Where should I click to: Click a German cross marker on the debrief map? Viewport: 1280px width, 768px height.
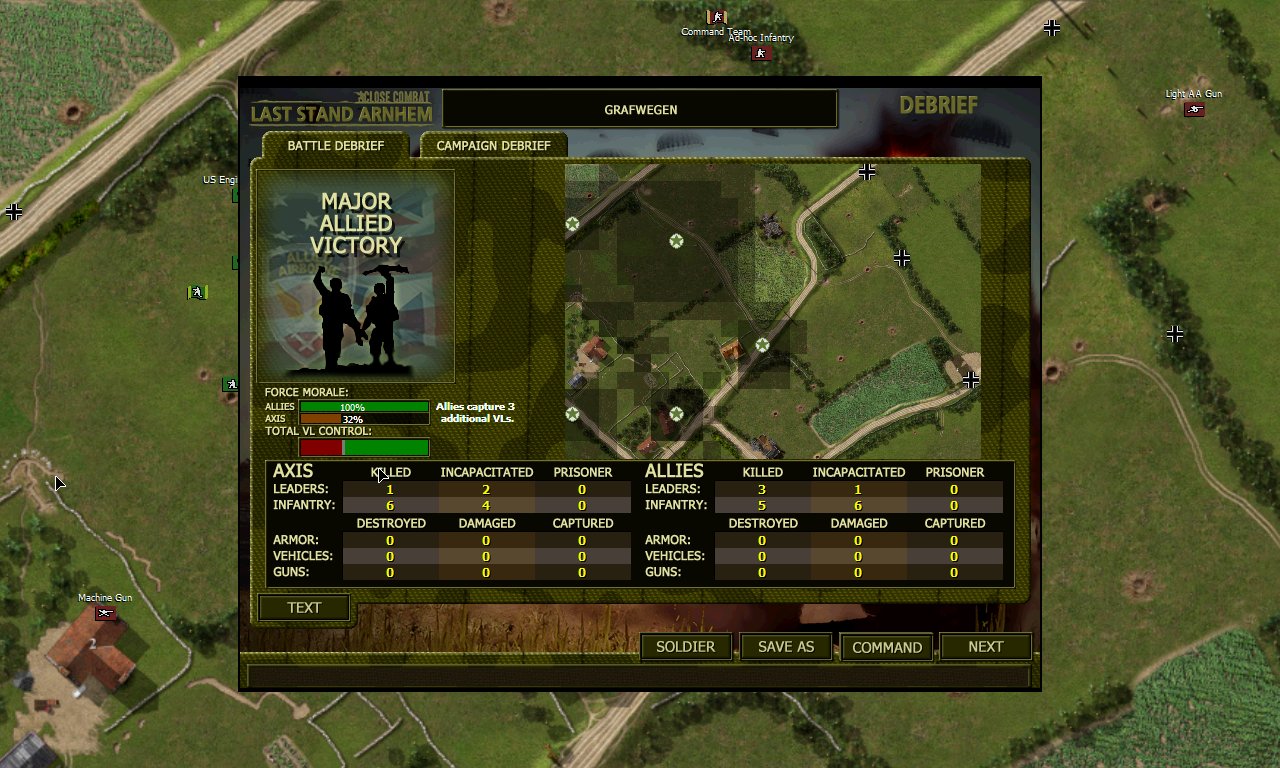coord(902,258)
